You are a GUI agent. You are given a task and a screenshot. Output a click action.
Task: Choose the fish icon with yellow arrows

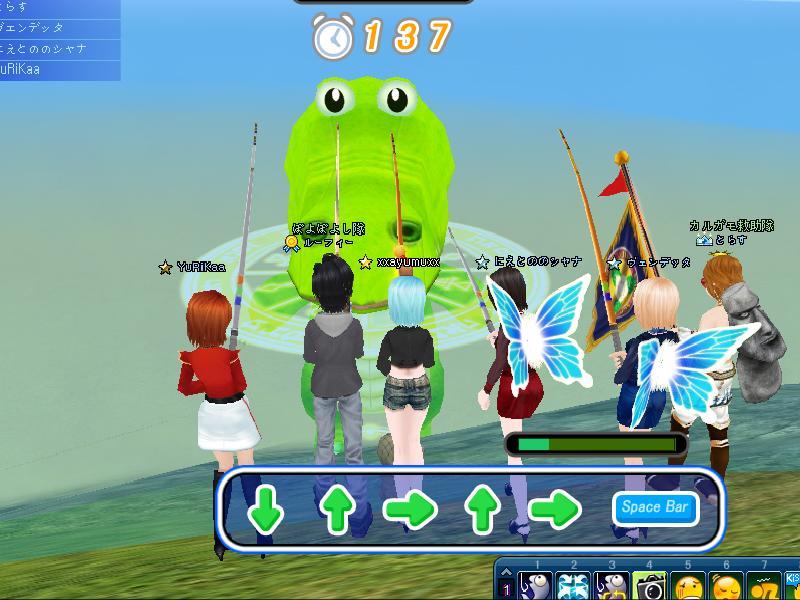tap(611, 585)
